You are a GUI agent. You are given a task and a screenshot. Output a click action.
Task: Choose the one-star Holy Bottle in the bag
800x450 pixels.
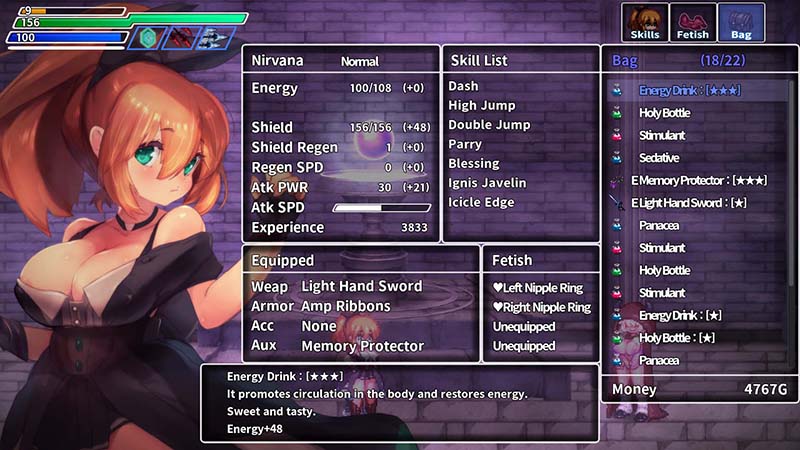(x=680, y=338)
